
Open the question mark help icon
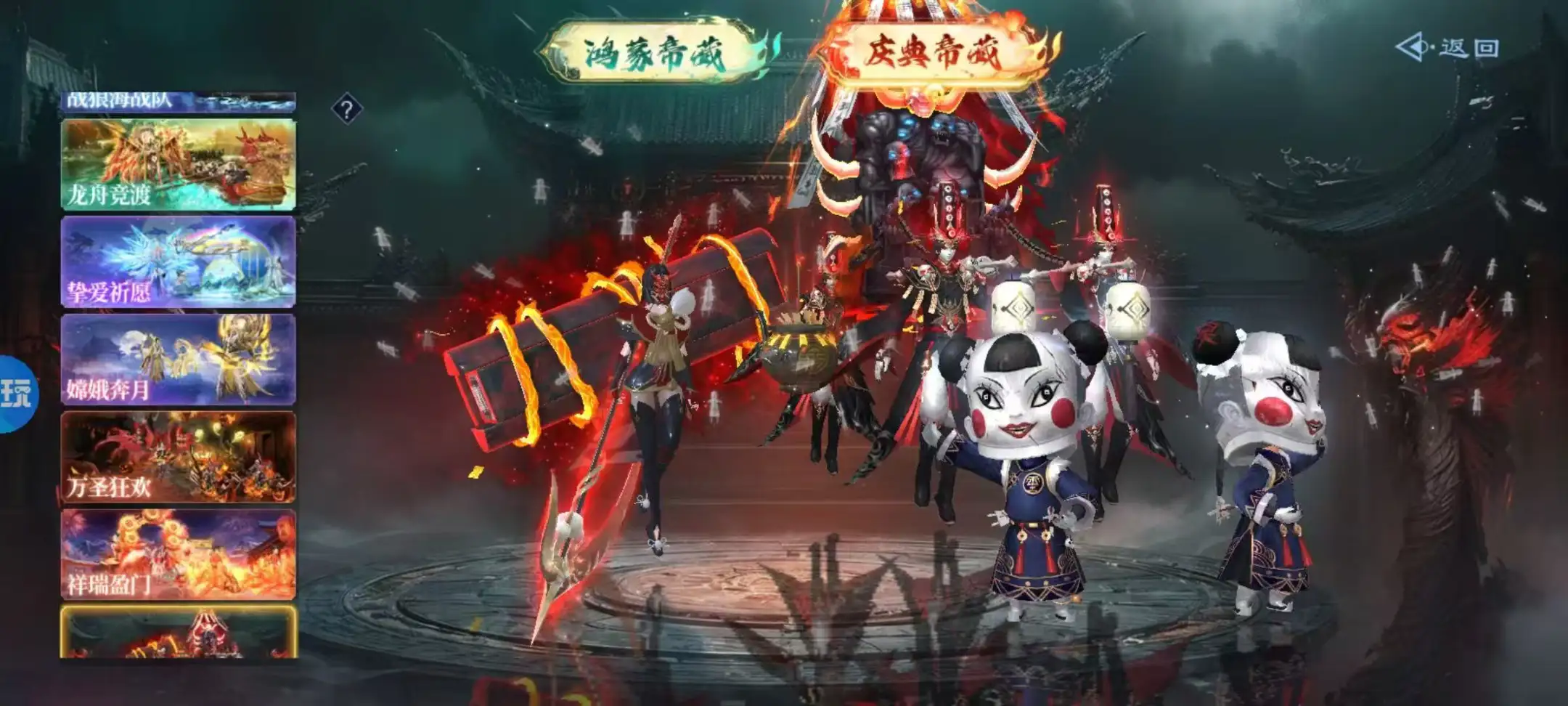pos(347,110)
